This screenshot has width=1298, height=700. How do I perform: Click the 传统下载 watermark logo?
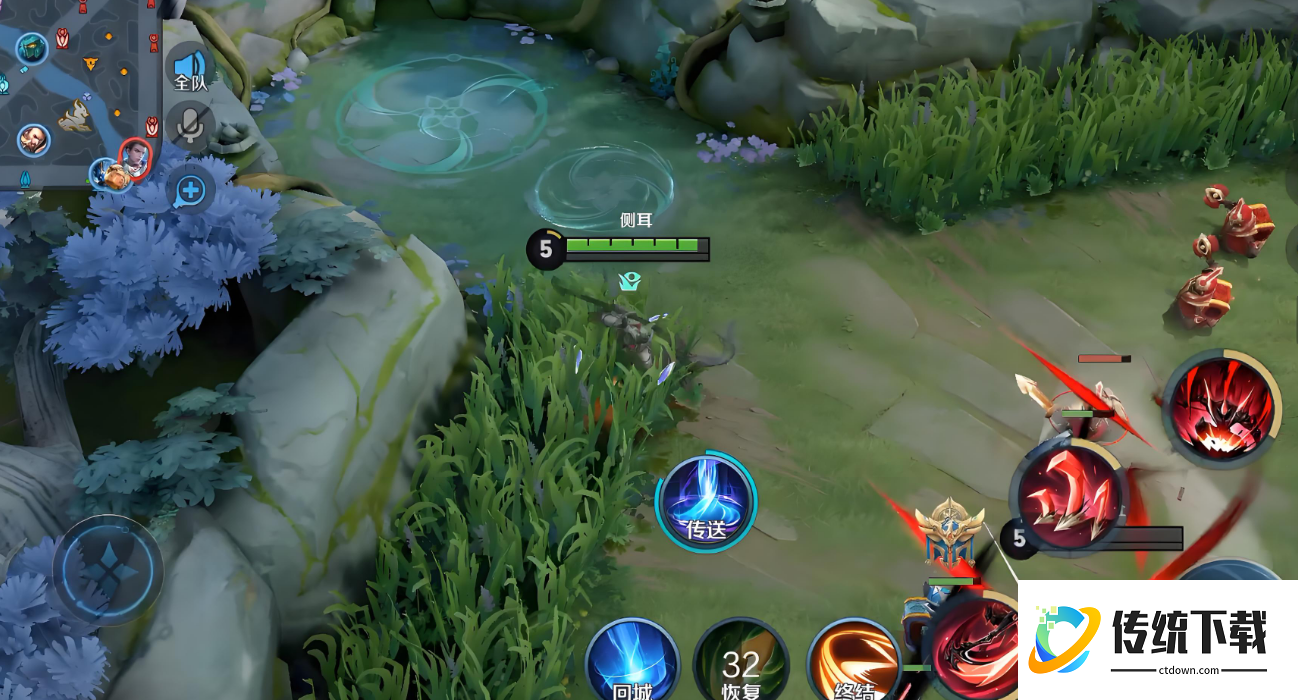click(x=1158, y=640)
